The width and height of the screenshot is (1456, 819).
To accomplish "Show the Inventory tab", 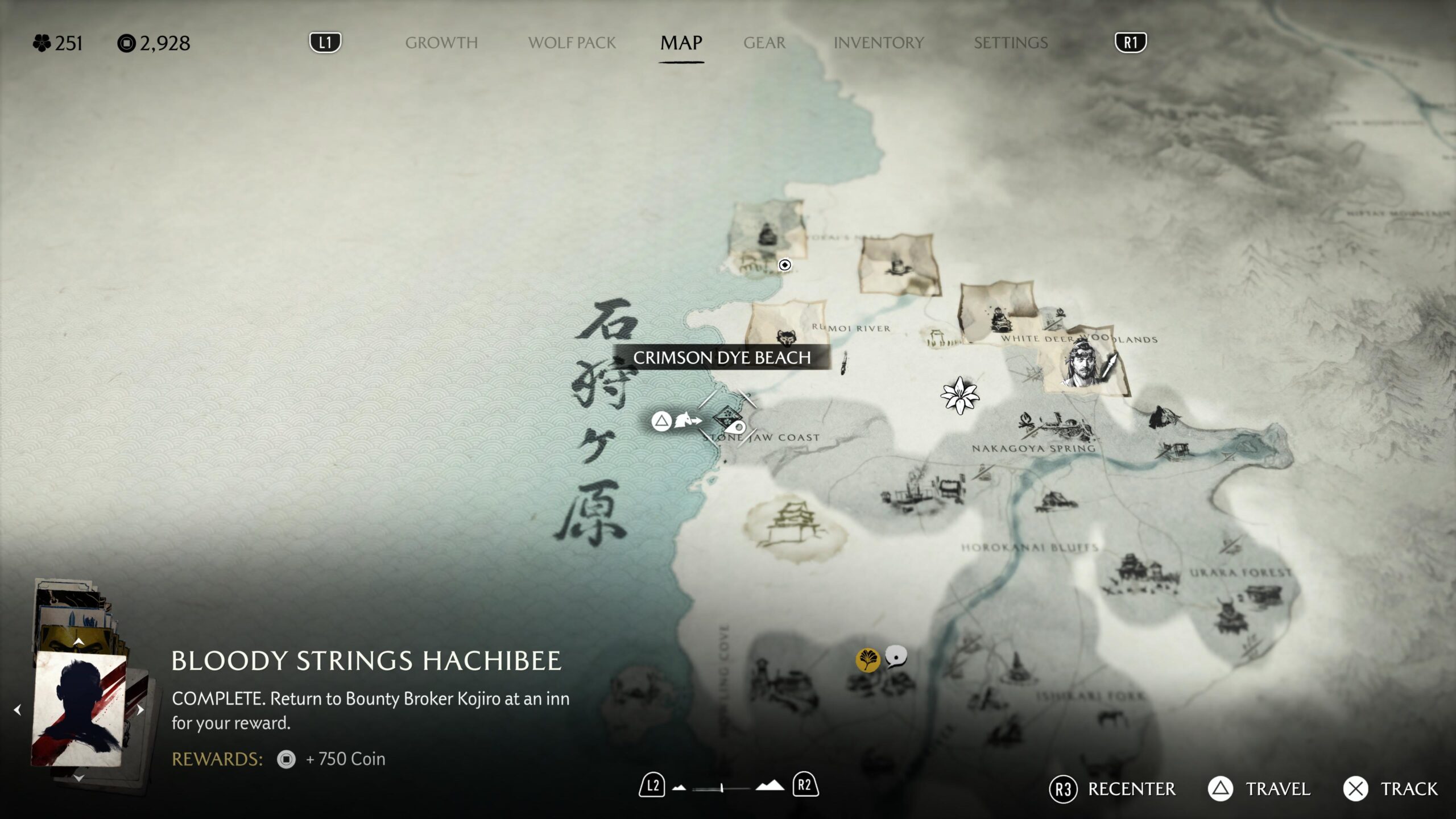I will [x=878, y=43].
